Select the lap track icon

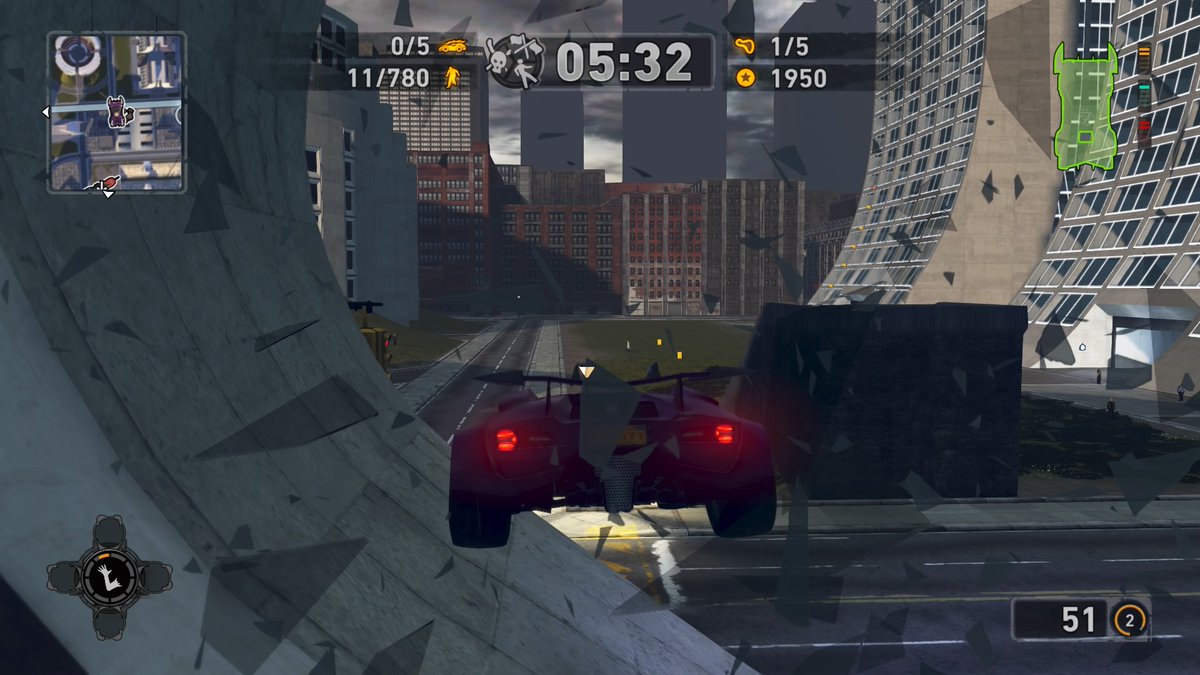(x=743, y=46)
